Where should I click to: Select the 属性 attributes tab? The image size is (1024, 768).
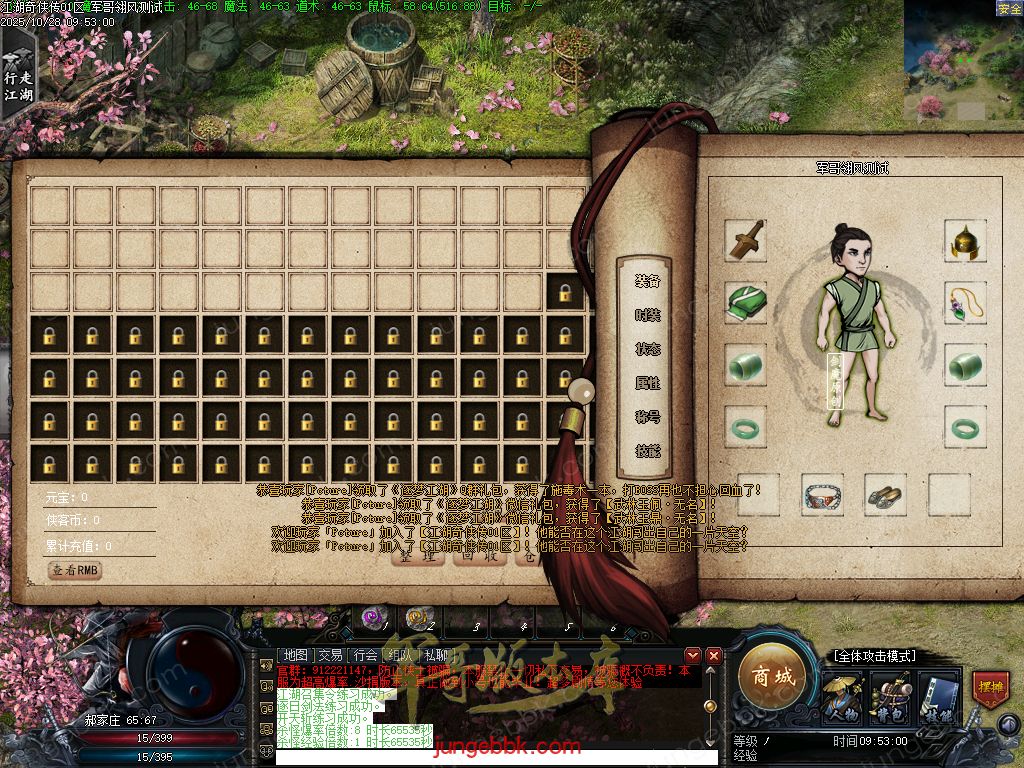pyautogui.click(x=647, y=383)
